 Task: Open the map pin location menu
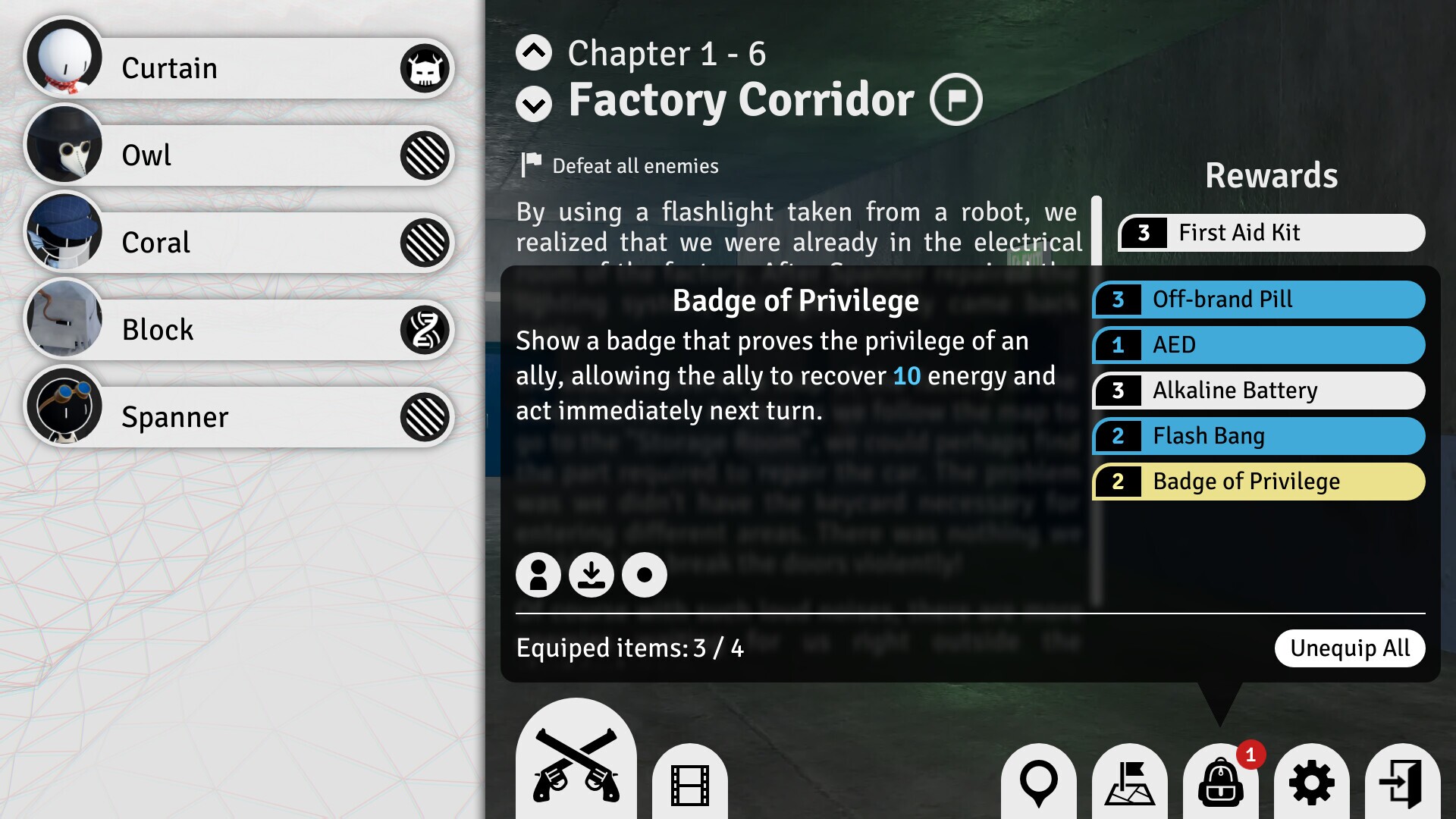click(1039, 783)
